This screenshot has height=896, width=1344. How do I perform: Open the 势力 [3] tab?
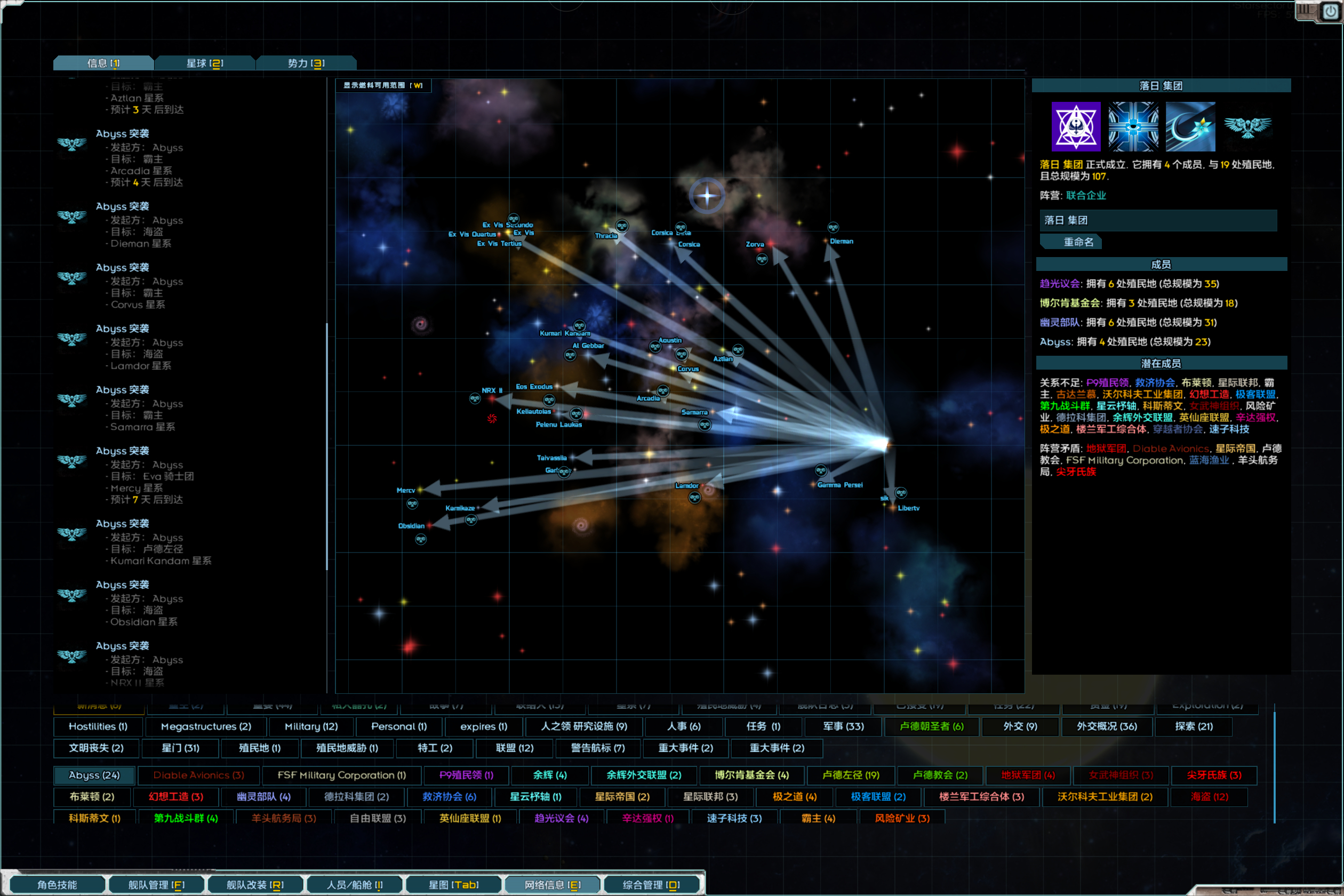coord(307,63)
